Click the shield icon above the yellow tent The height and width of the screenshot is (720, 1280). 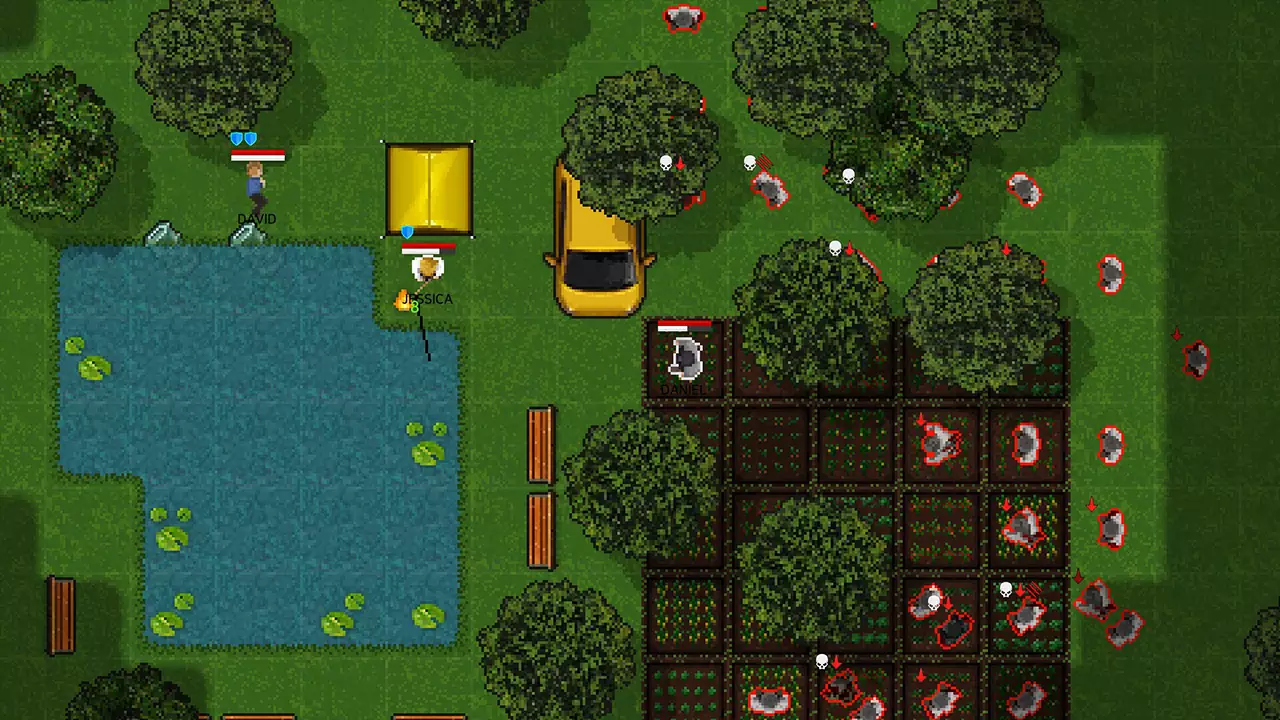pos(408,232)
